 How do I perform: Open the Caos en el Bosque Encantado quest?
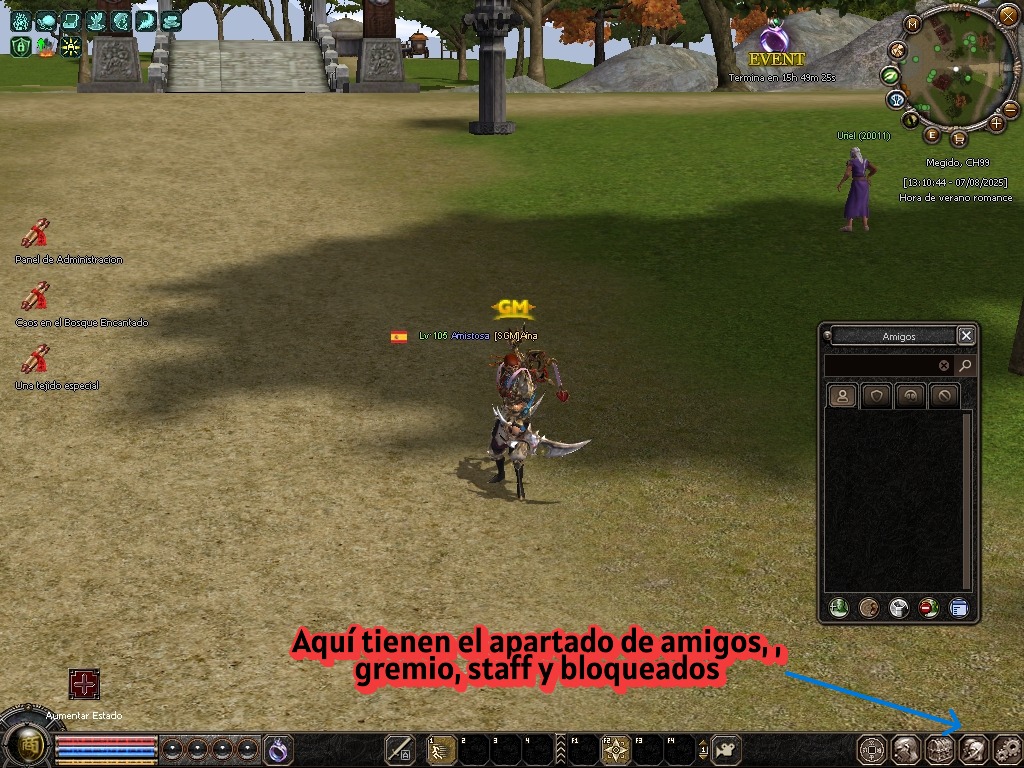pyautogui.click(x=36, y=297)
